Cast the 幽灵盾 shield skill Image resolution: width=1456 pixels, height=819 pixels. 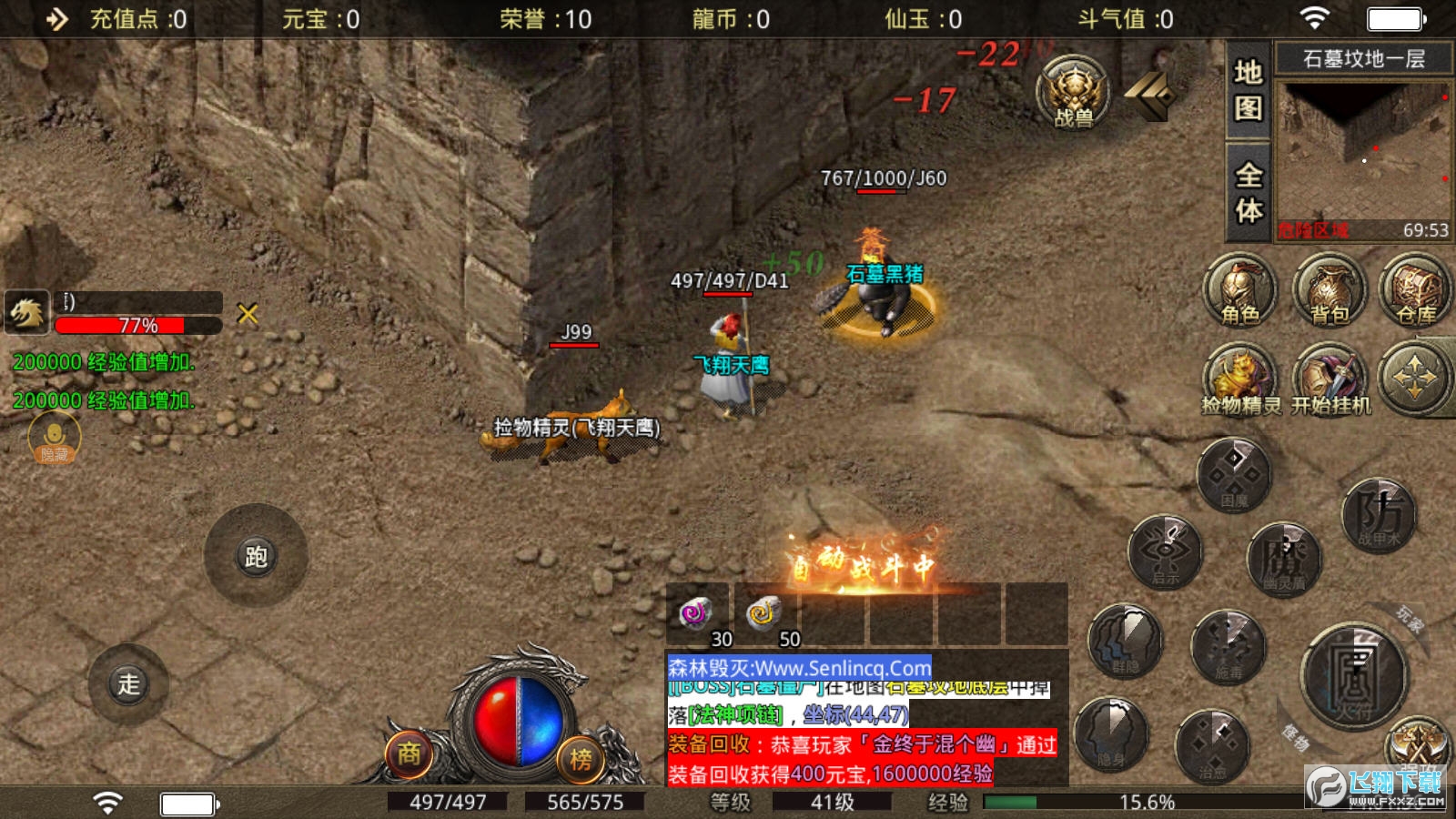1284,559
